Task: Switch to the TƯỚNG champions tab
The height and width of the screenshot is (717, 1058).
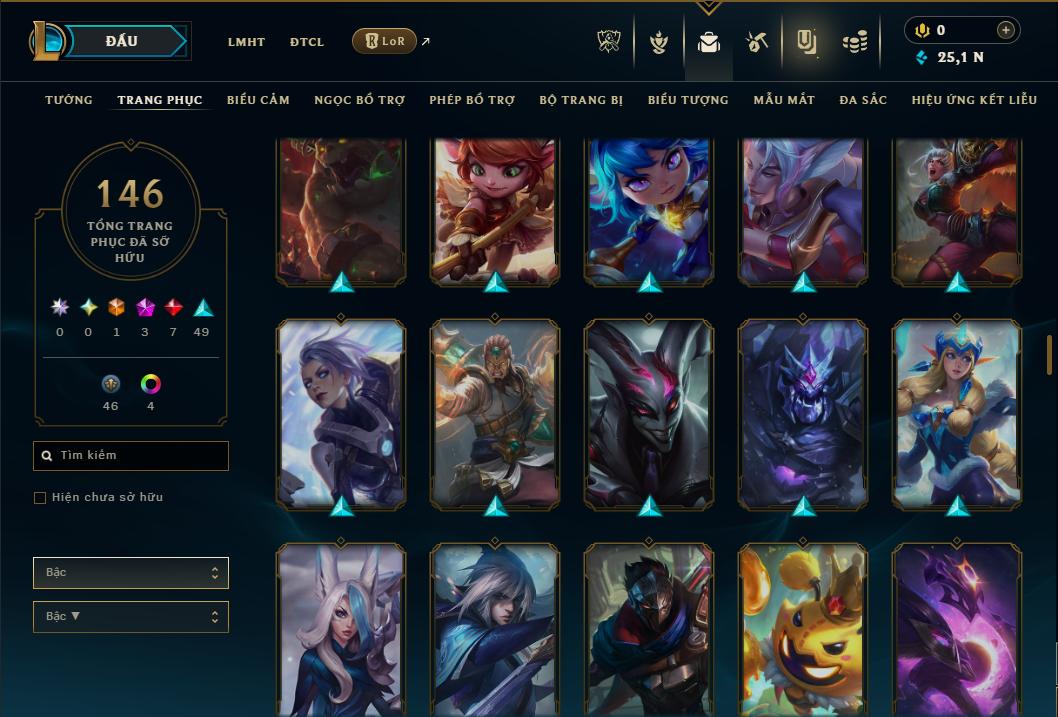Action: click(x=69, y=100)
